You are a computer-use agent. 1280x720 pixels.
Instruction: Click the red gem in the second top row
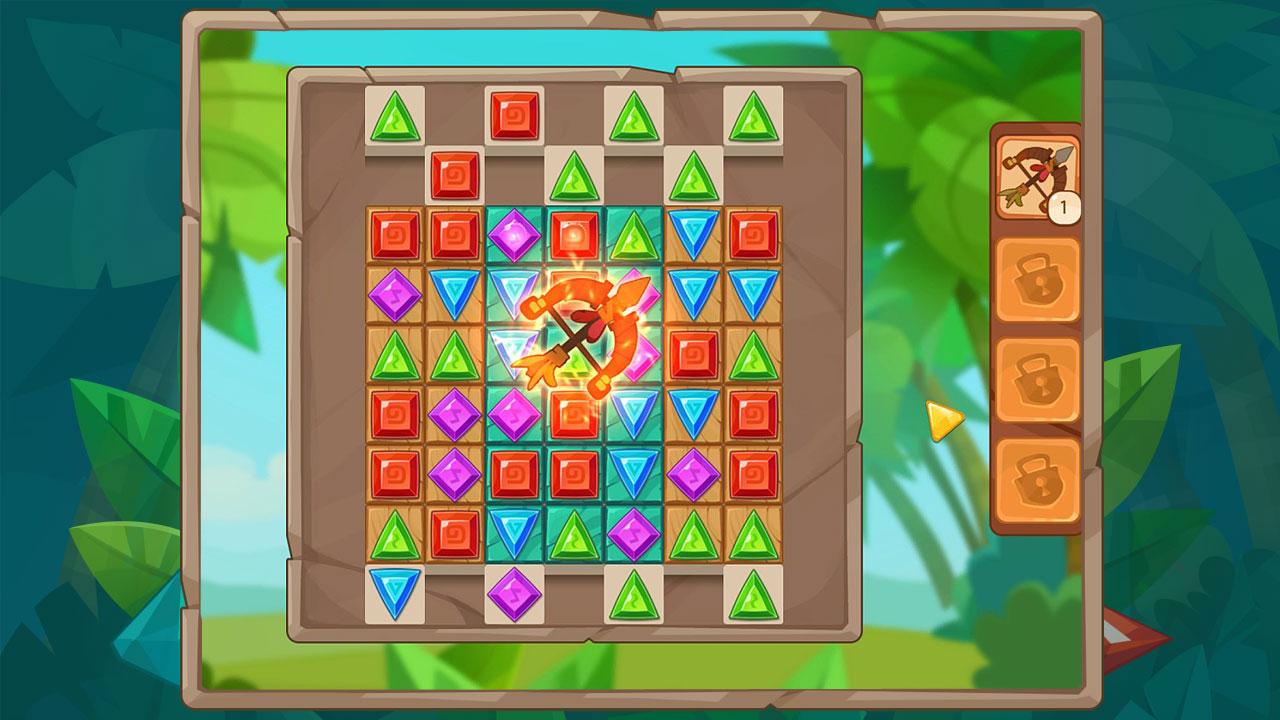click(453, 175)
